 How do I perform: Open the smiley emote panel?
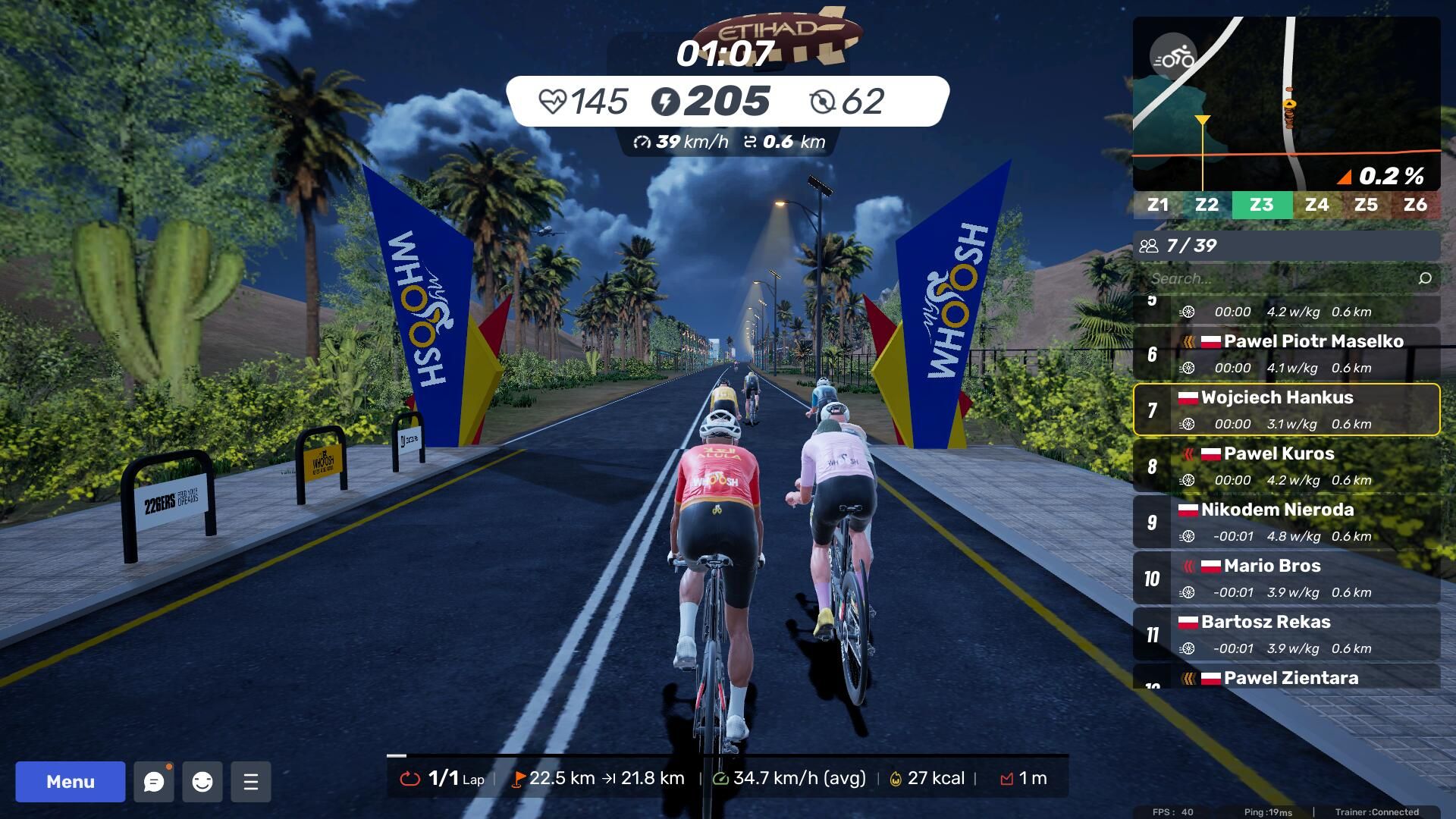pyautogui.click(x=202, y=782)
